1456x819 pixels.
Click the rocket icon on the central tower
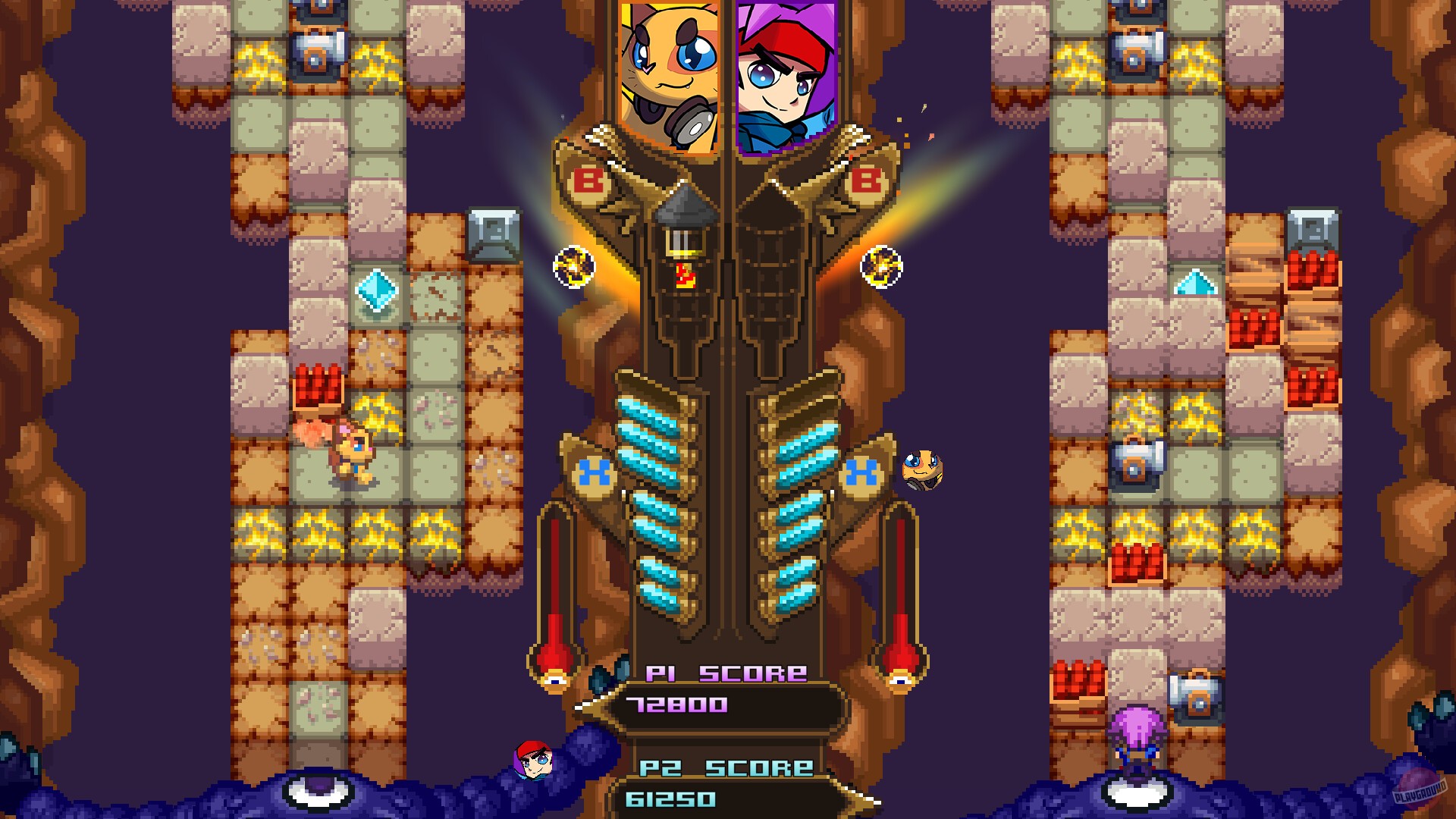click(681, 235)
